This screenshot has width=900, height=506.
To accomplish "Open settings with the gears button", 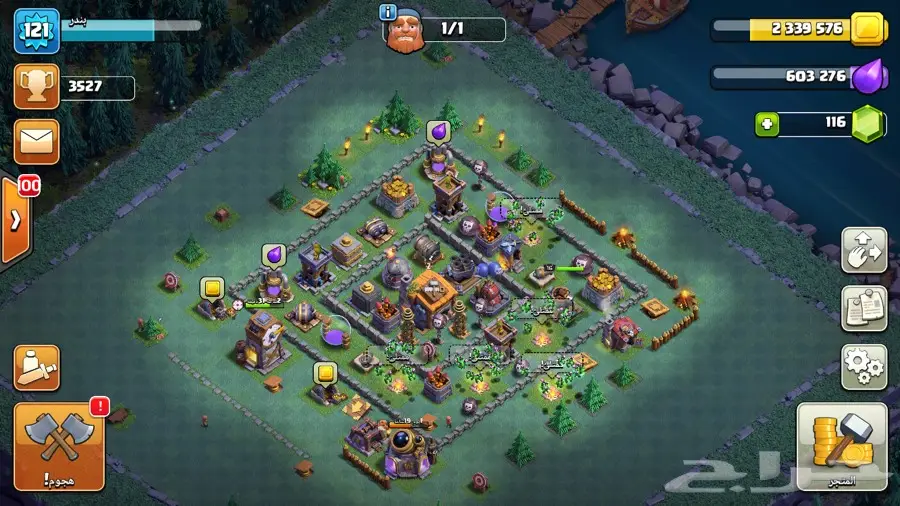I will (863, 366).
